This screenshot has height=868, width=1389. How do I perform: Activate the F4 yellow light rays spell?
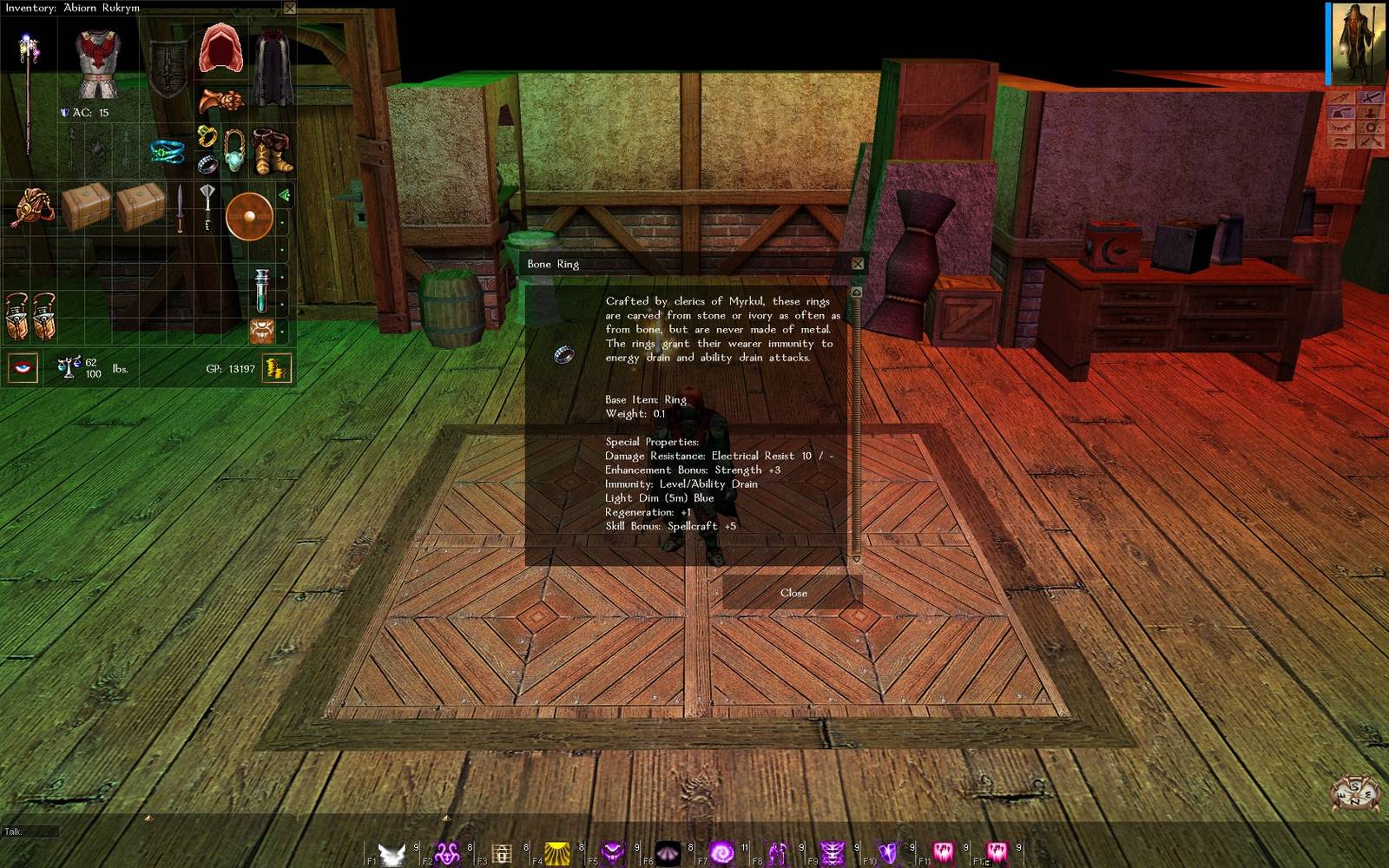point(556,853)
